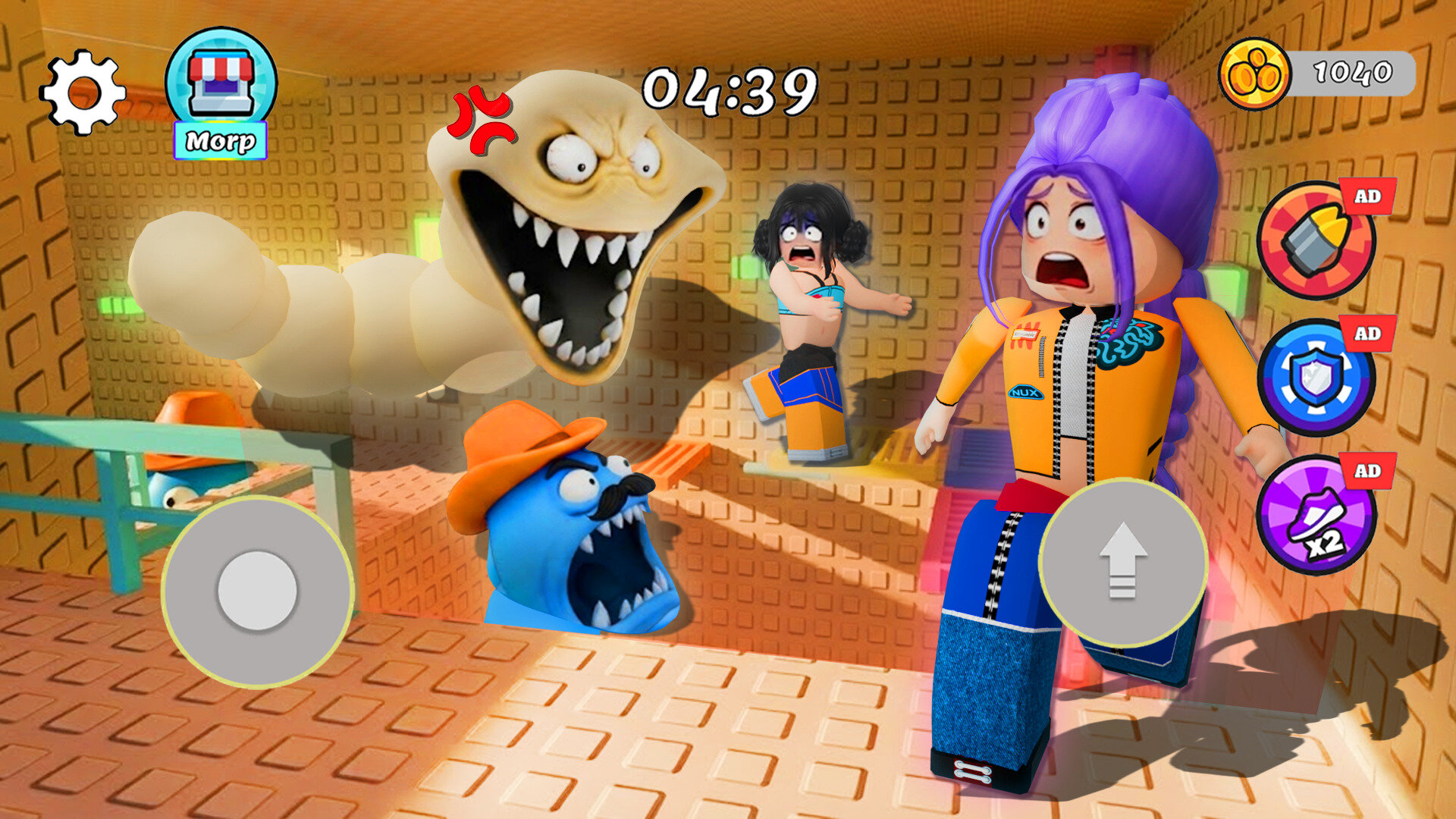The image size is (1456, 819).
Task: Open the settings gear menu
Action: click(83, 93)
